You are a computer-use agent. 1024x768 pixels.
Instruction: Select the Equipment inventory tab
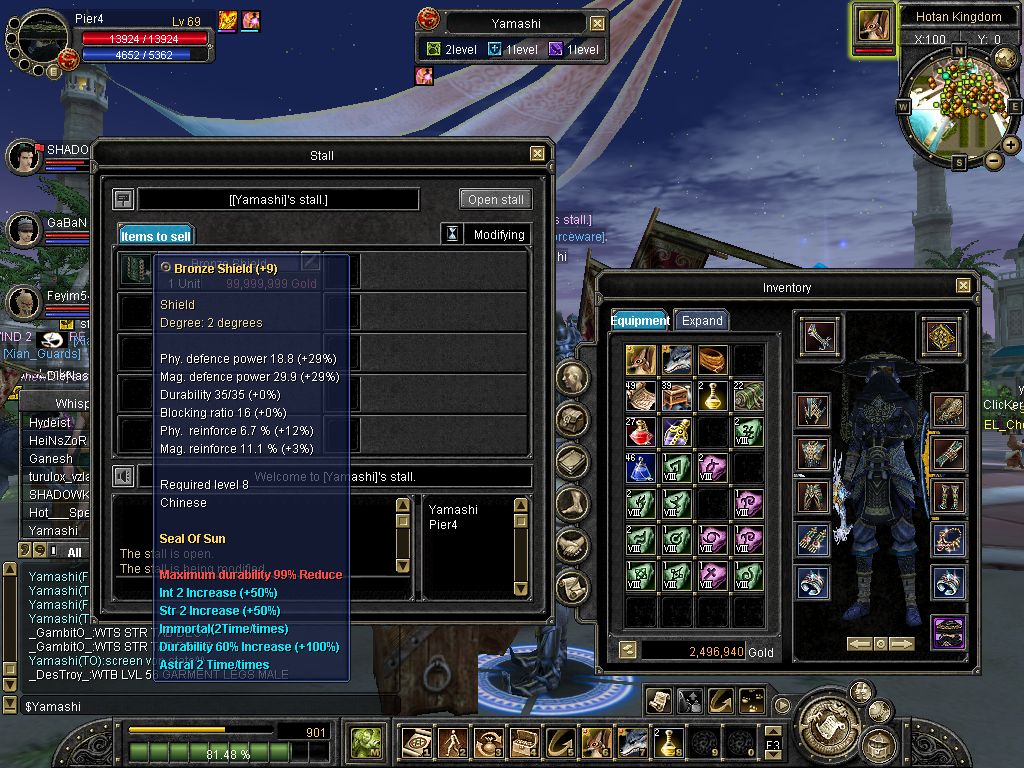(641, 321)
